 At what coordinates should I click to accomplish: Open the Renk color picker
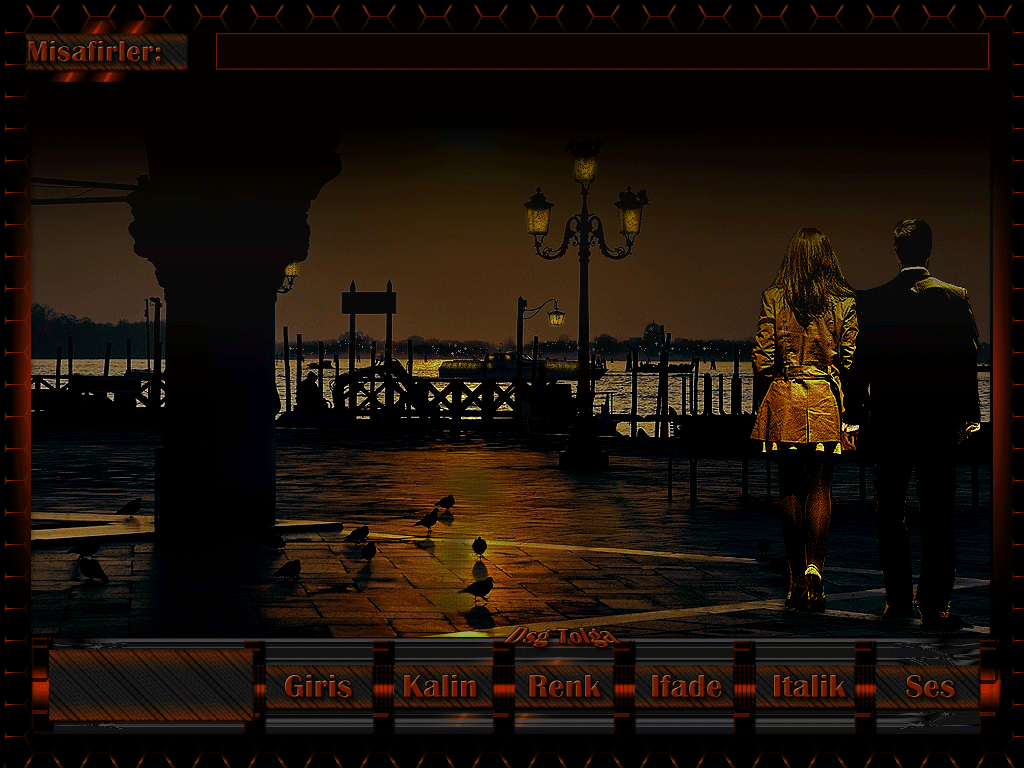563,686
